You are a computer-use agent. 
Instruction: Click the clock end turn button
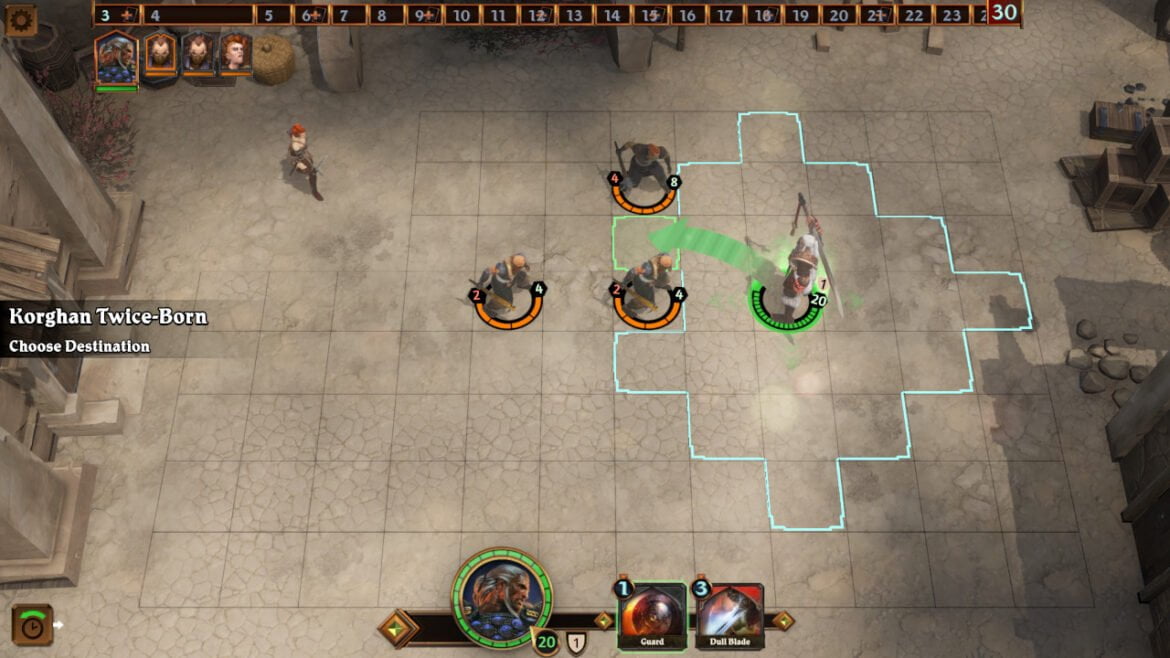coord(31,625)
